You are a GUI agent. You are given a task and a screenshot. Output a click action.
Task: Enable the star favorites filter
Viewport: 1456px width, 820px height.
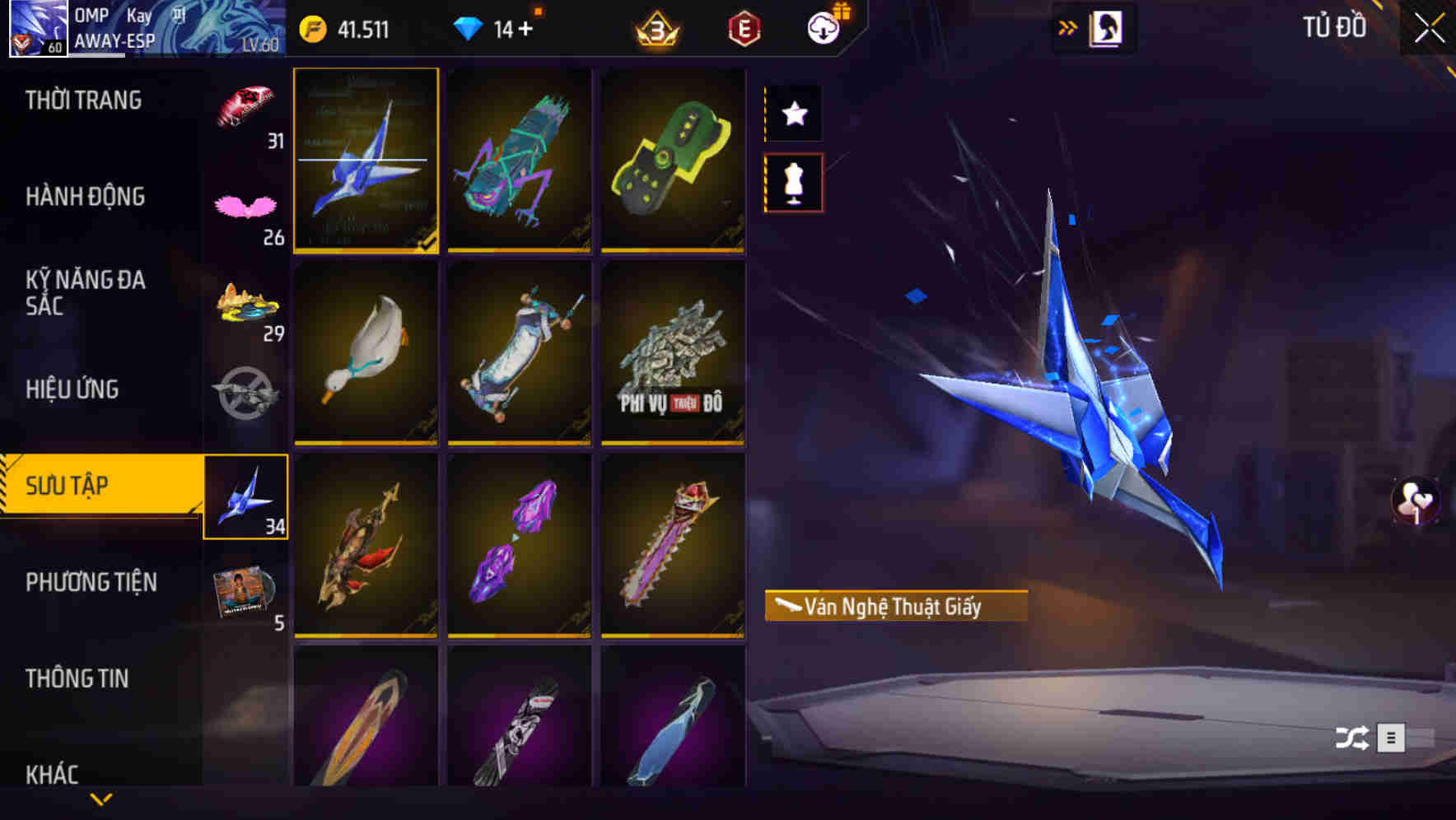point(793,114)
